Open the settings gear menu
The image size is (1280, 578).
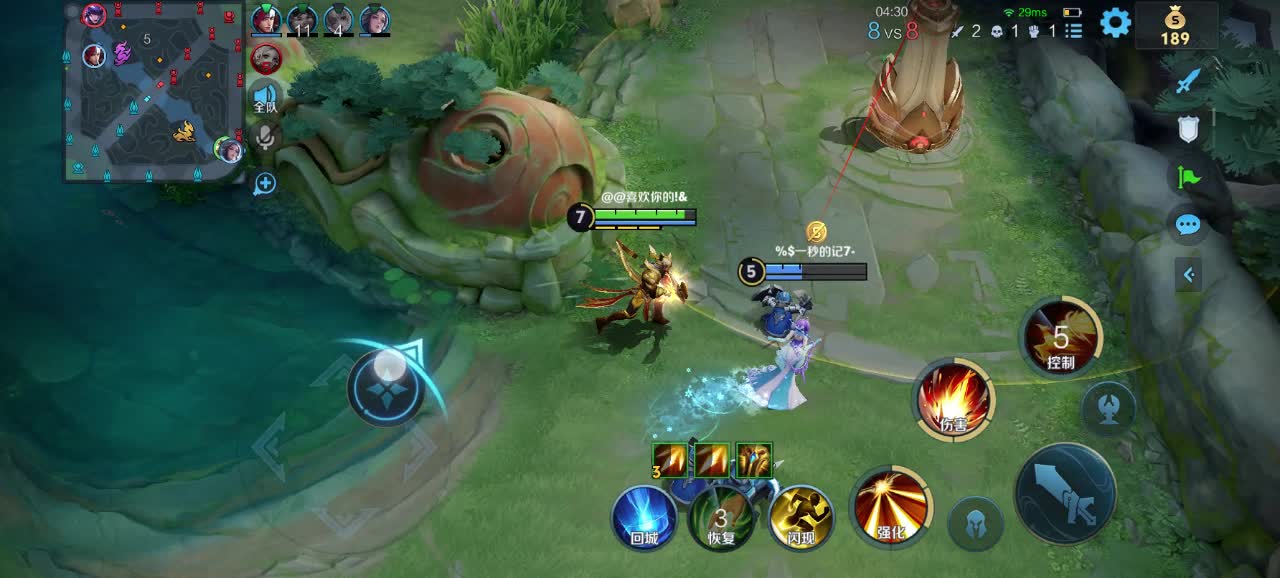[x=1115, y=22]
